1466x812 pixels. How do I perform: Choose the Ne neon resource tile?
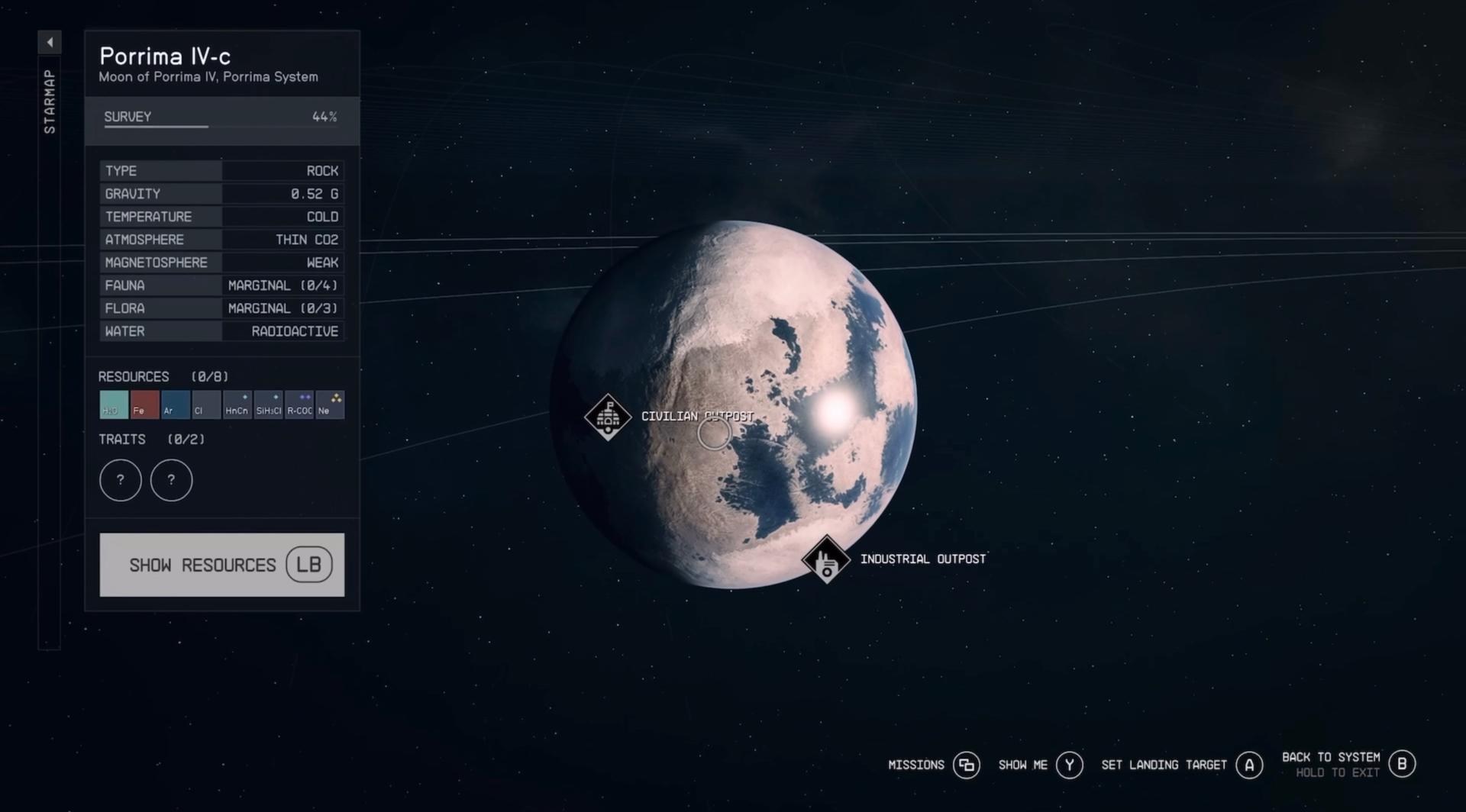(330, 404)
